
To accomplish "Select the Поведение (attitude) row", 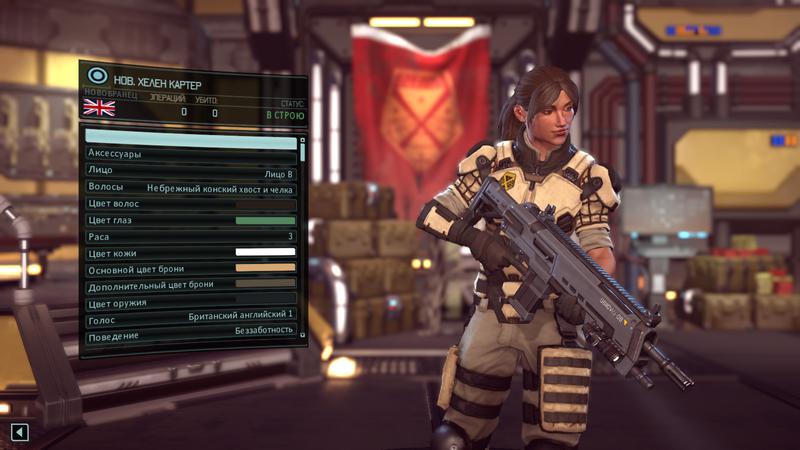I will (191, 335).
